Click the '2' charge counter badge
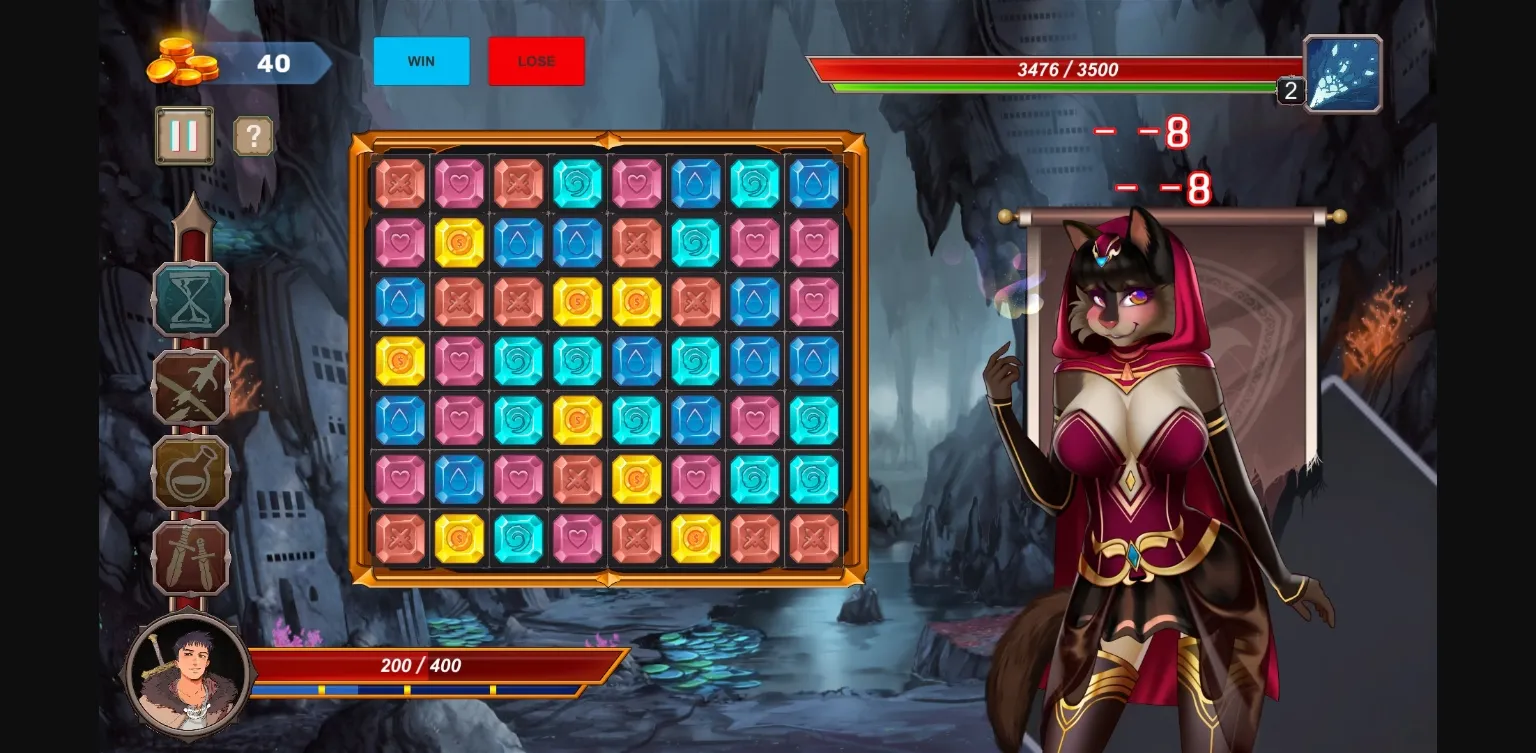Image resolution: width=1536 pixels, height=753 pixels. (1290, 92)
